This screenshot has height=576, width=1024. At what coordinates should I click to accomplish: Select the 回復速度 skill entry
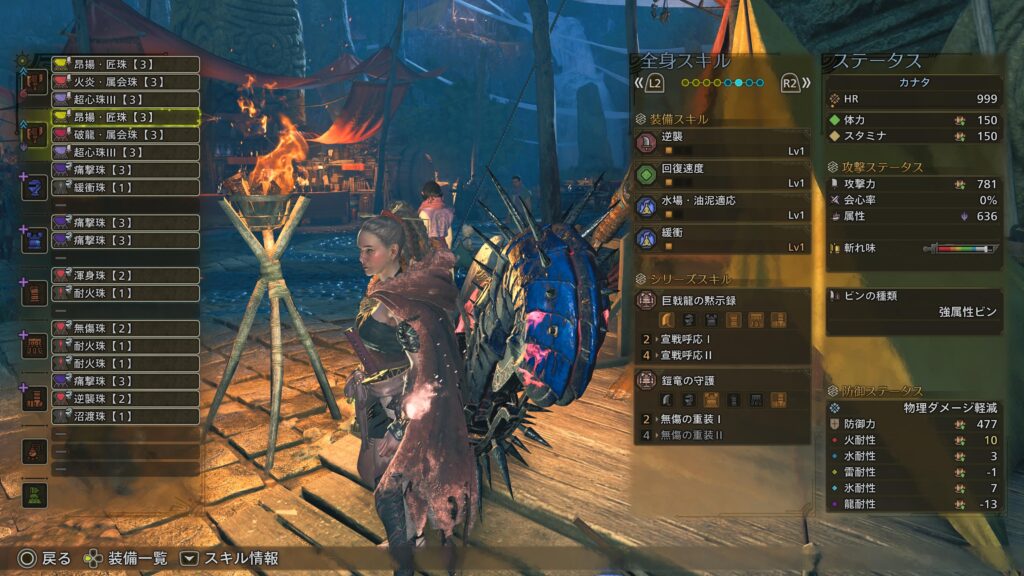(722, 175)
